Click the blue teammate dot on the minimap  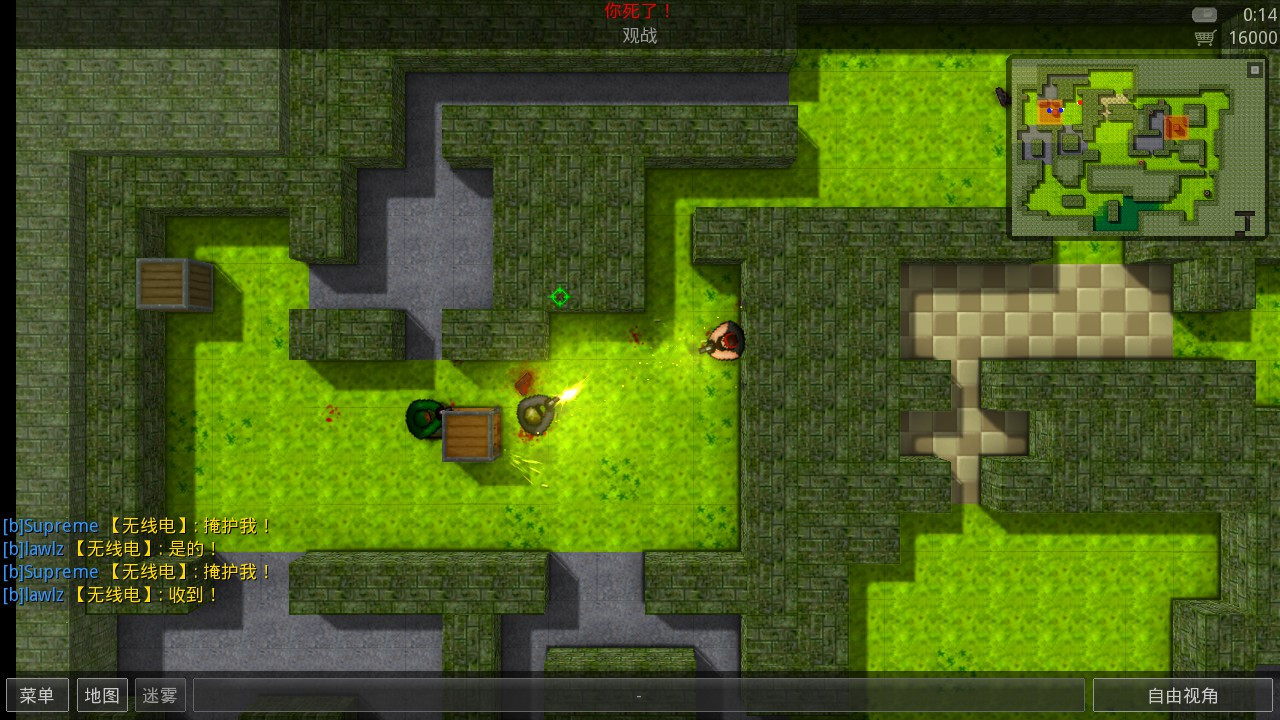(x=1049, y=110)
